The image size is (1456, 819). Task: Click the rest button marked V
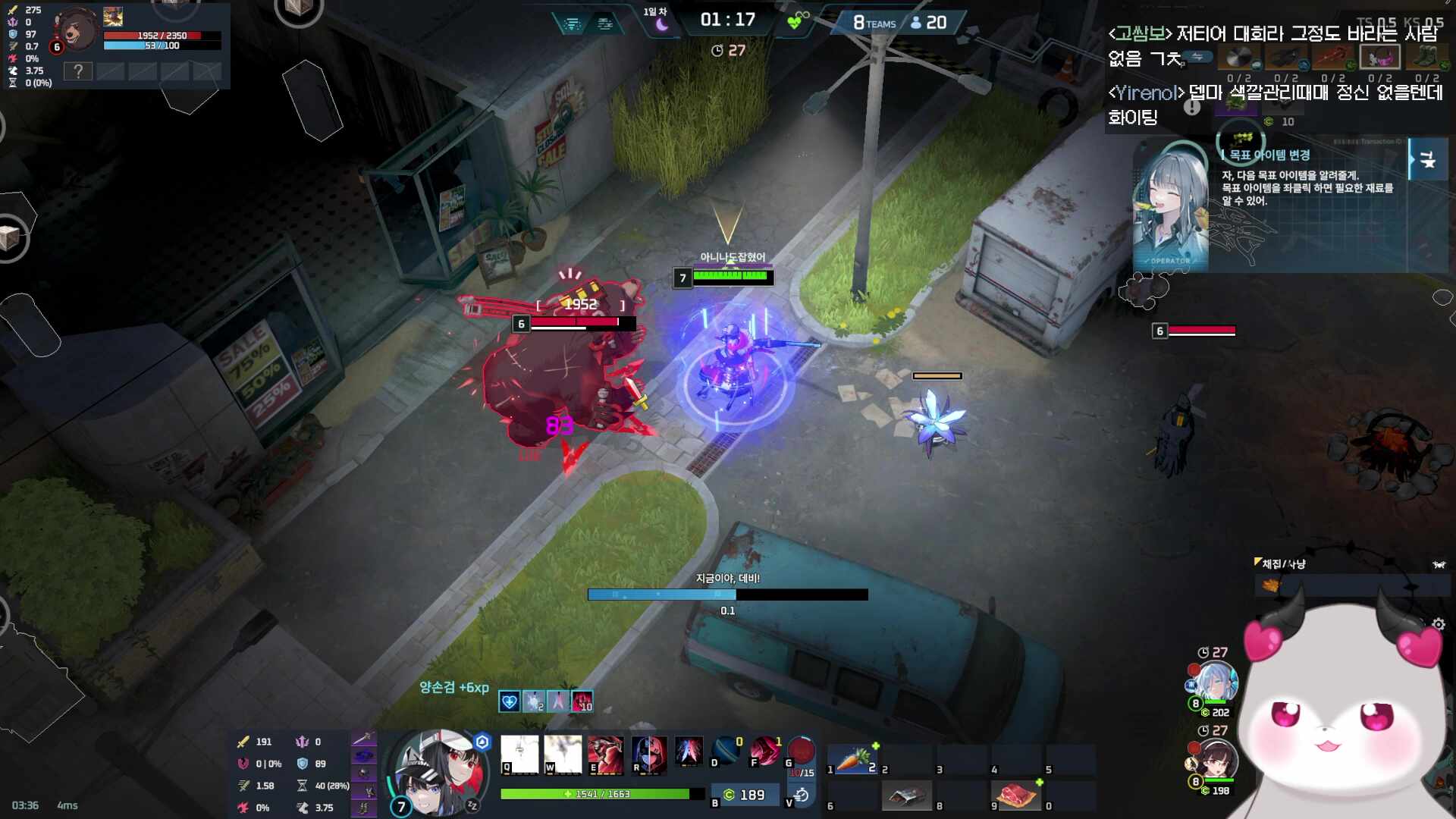point(801,795)
